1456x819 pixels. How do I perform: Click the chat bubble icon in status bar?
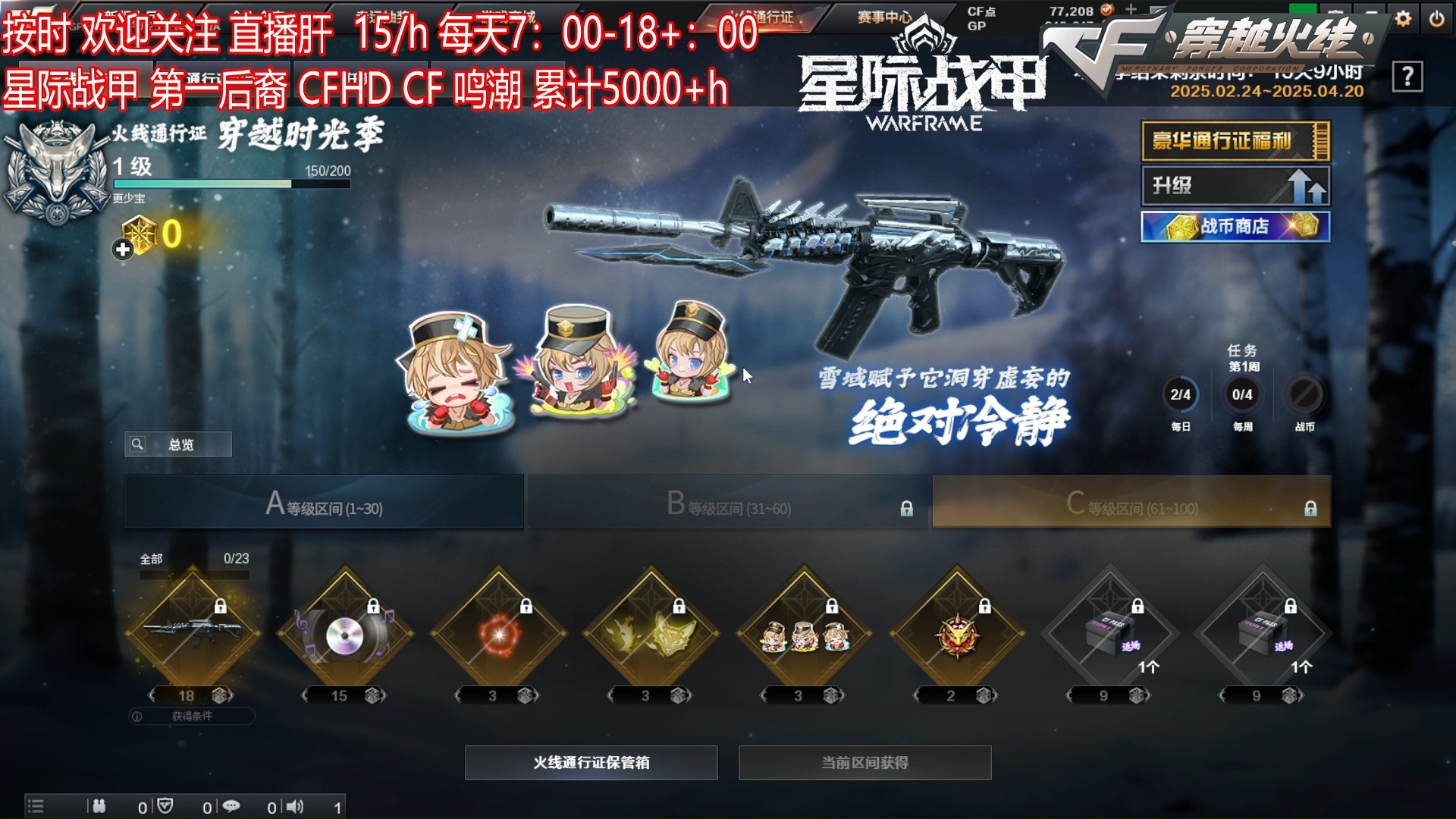coord(232,806)
